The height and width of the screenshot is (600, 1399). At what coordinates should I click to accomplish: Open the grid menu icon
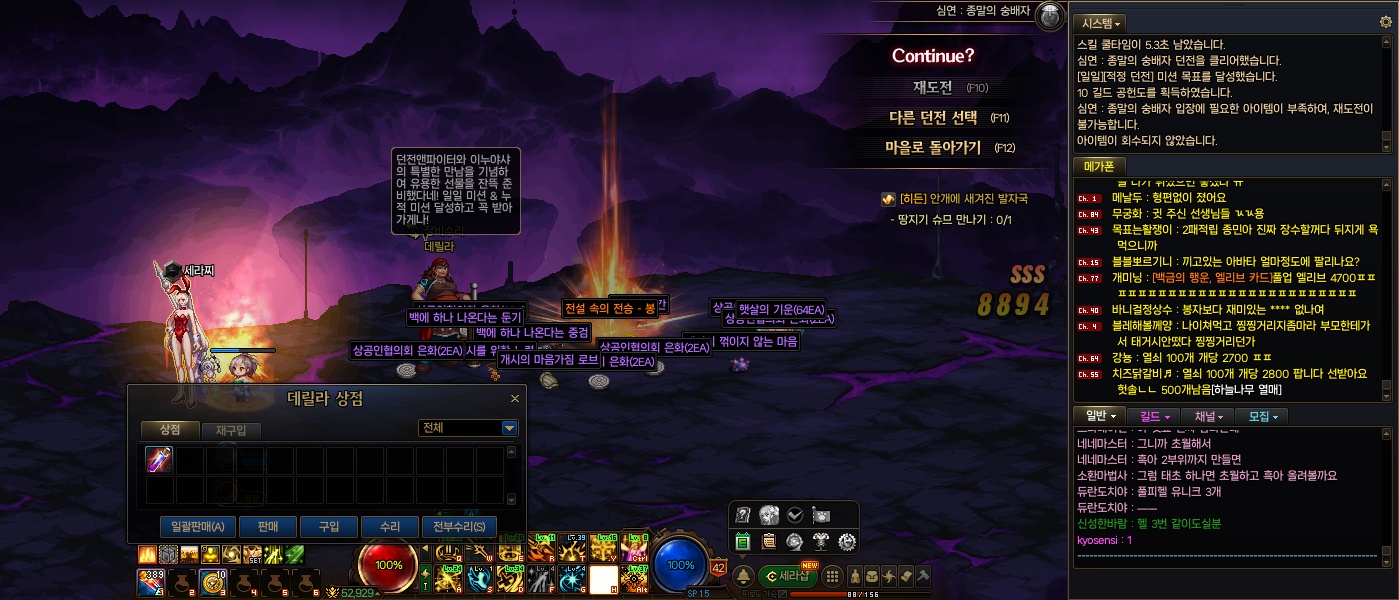coord(832,576)
